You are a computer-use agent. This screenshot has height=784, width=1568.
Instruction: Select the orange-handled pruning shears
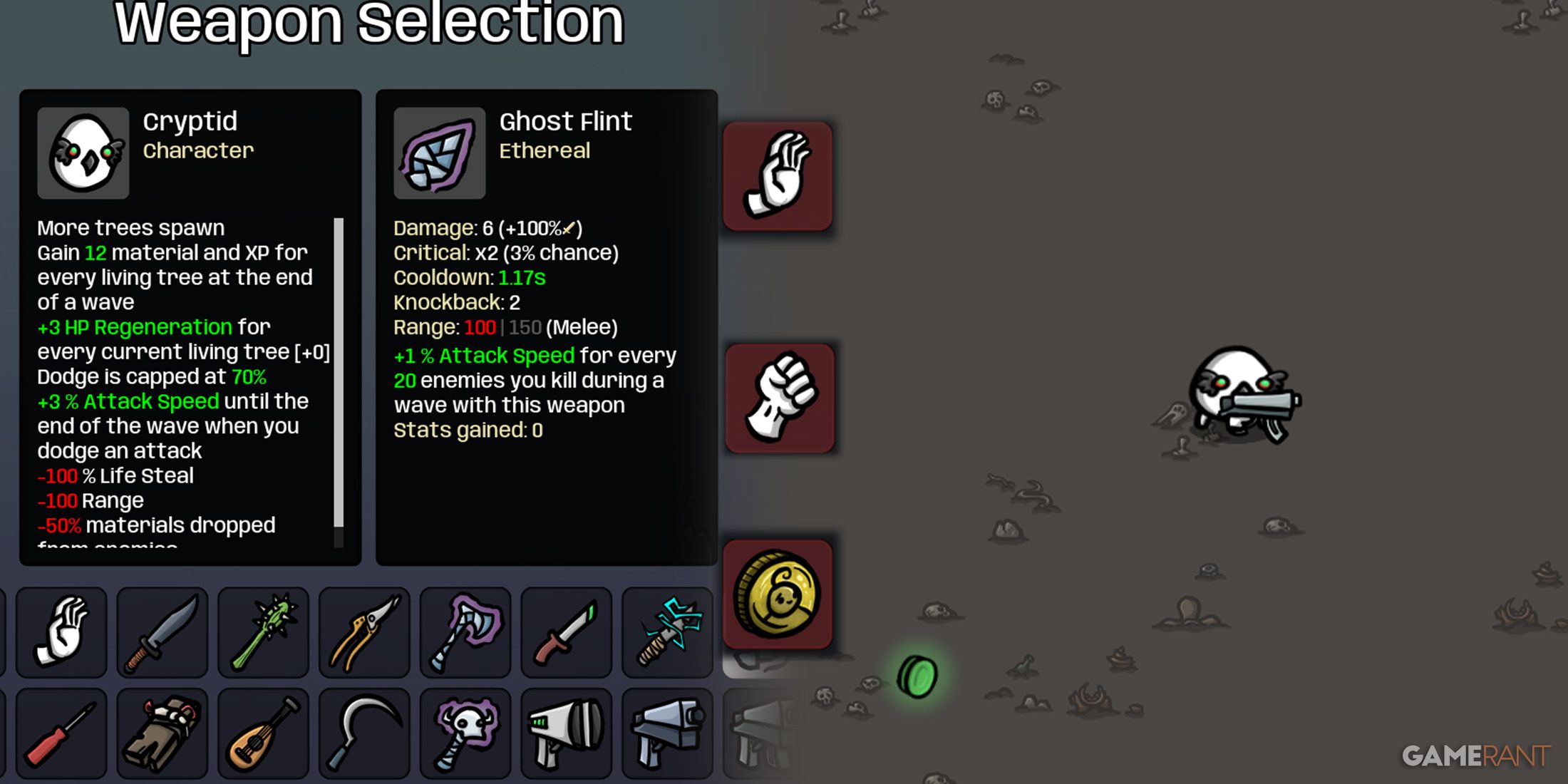point(365,631)
